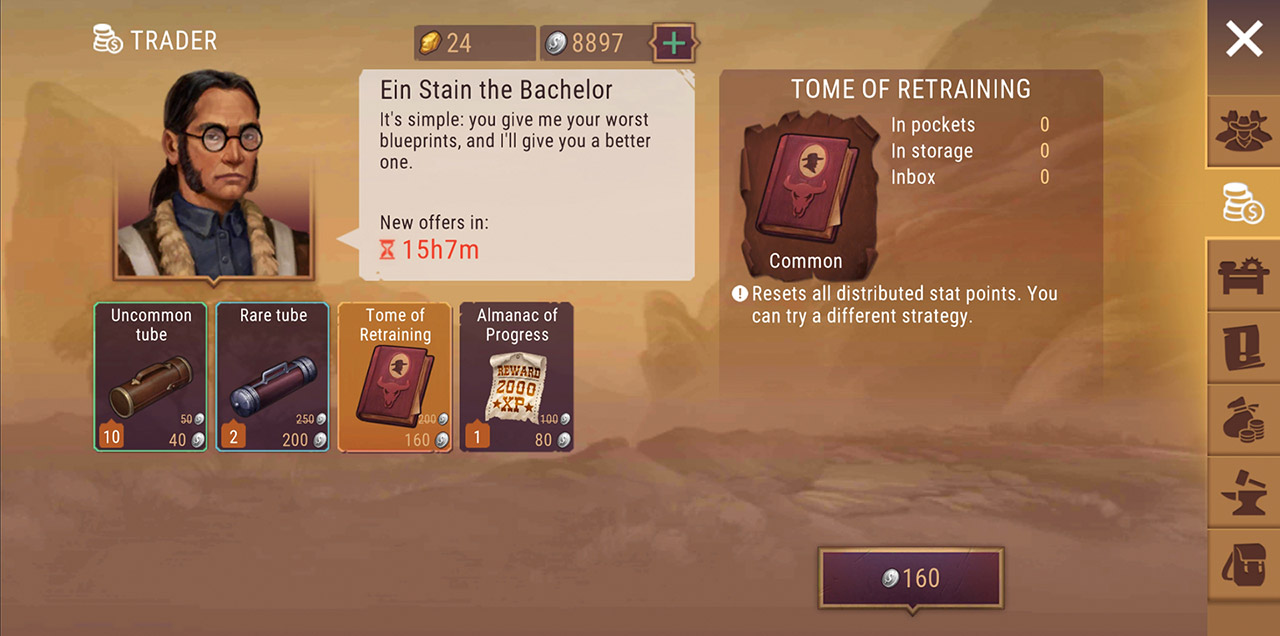Open the anvil forge tab

[x=1244, y=492]
